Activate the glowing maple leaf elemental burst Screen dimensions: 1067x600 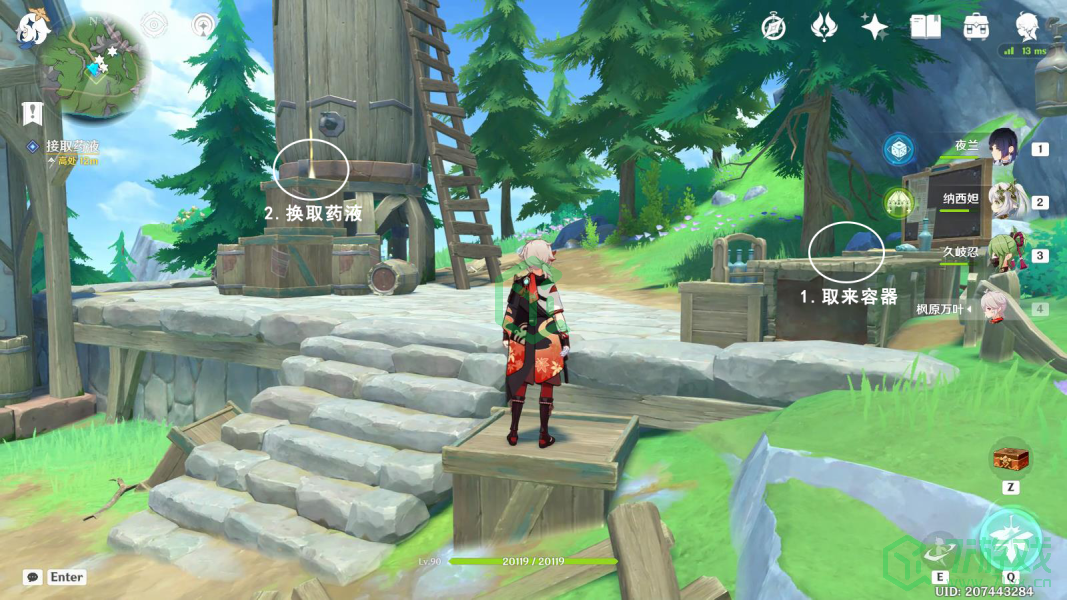tap(1010, 540)
